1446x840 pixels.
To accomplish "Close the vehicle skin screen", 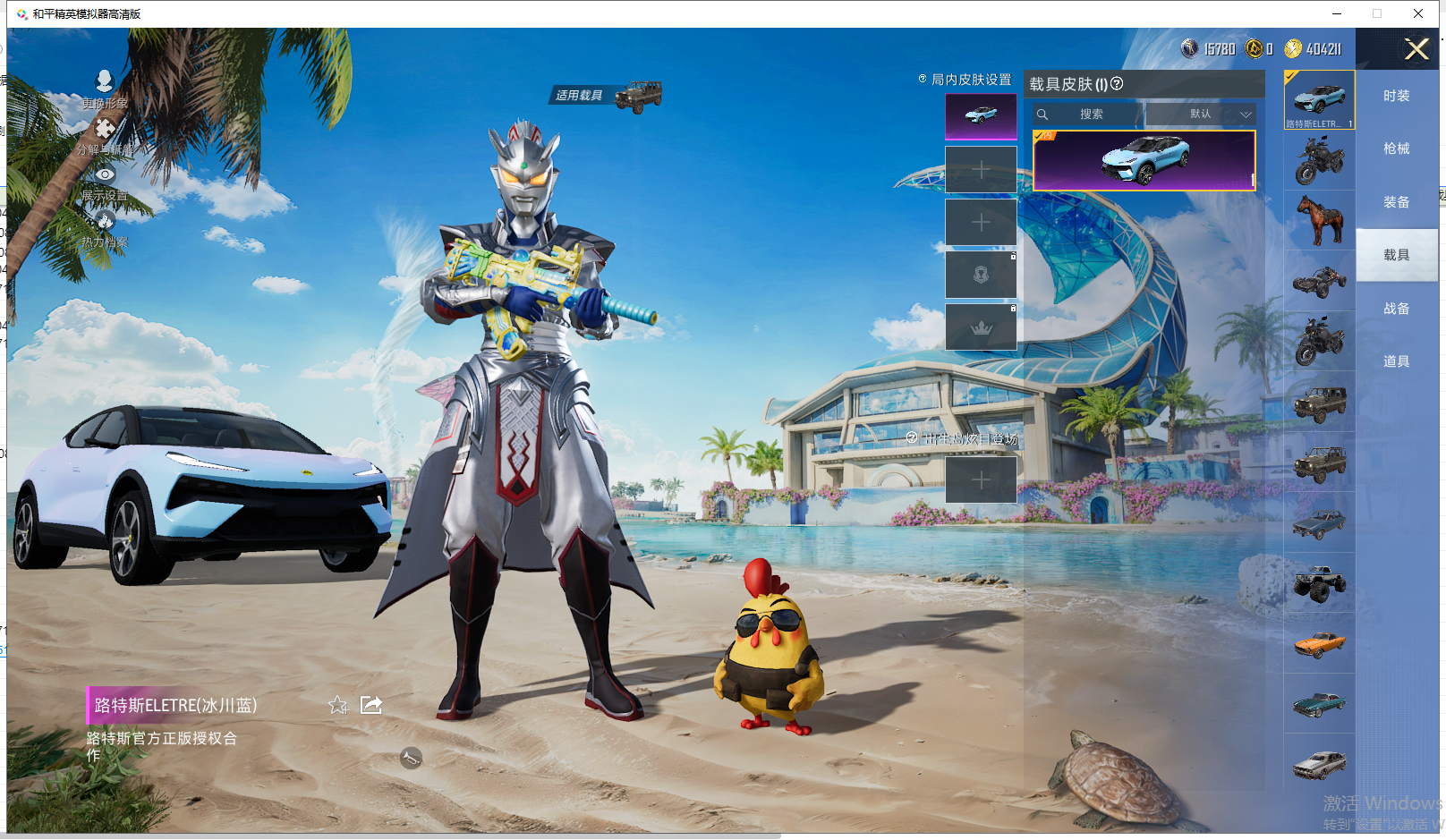I will [x=1416, y=49].
